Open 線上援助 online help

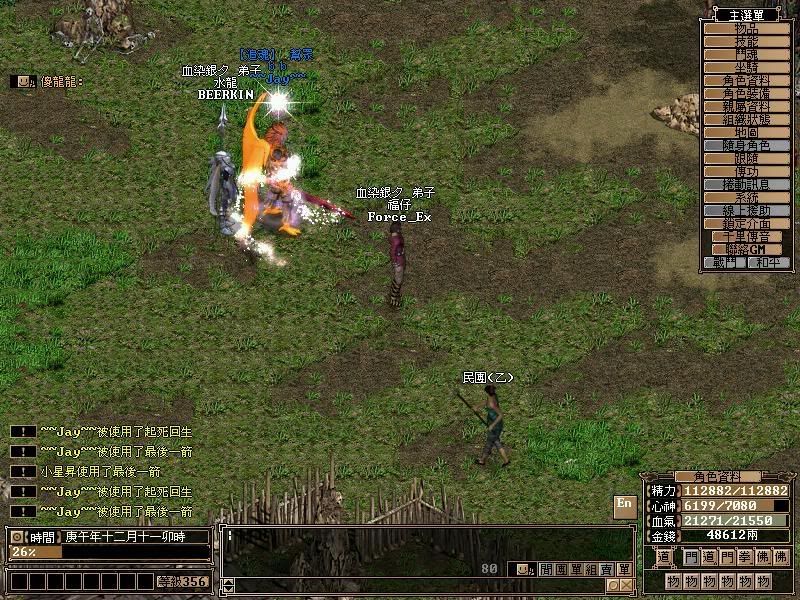tap(746, 211)
